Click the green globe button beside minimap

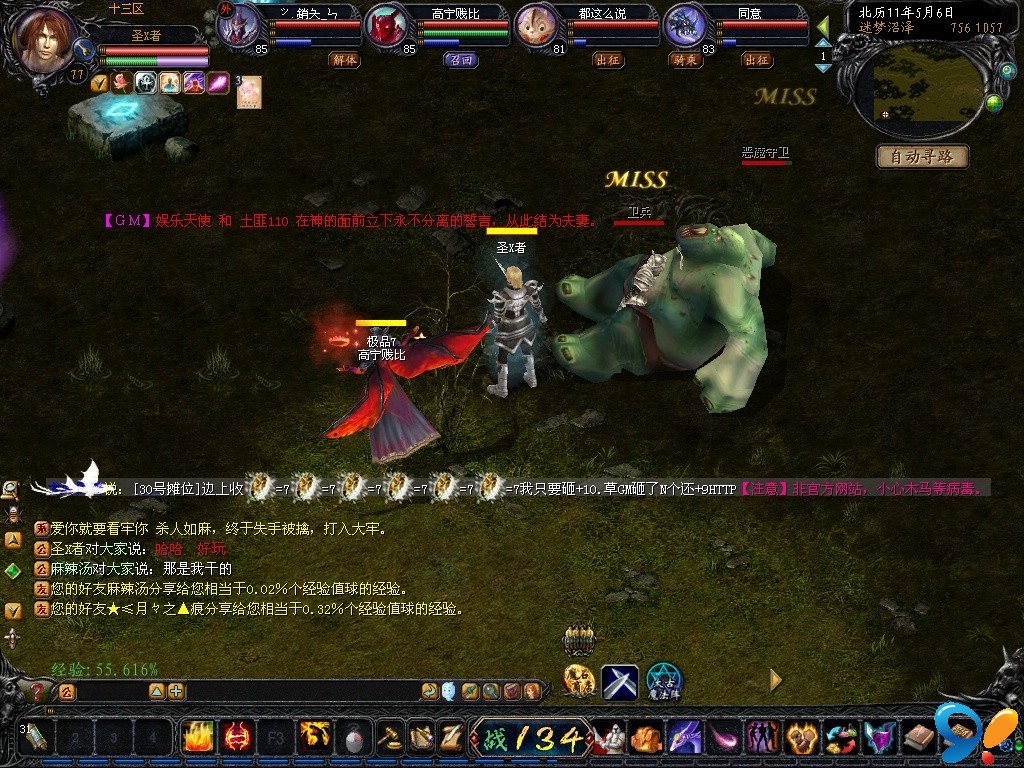[x=994, y=103]
